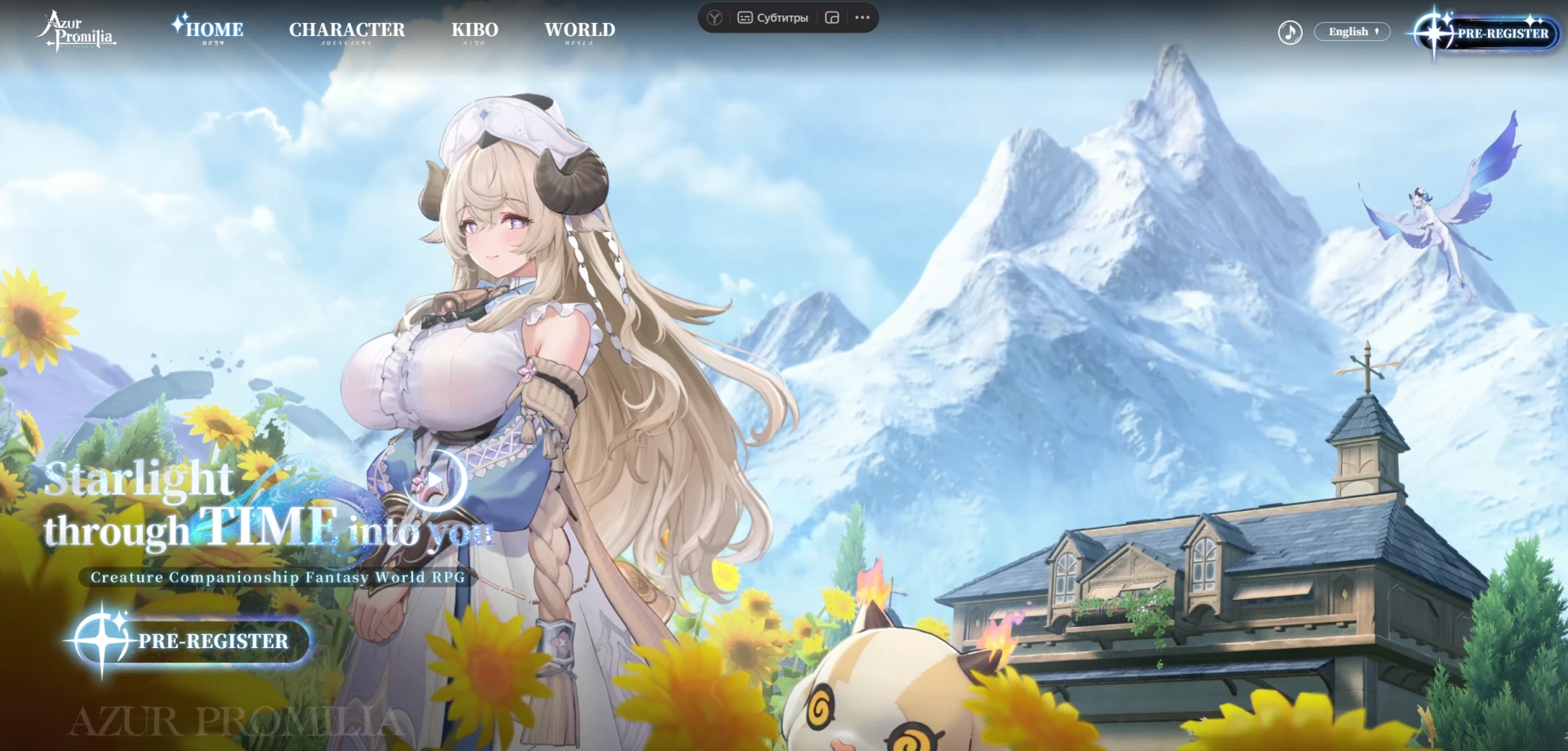Image resolution: width=1568 pixels, height=751 pixels.
Task: Go to the CHARACTER page
Action: [346, 30]
